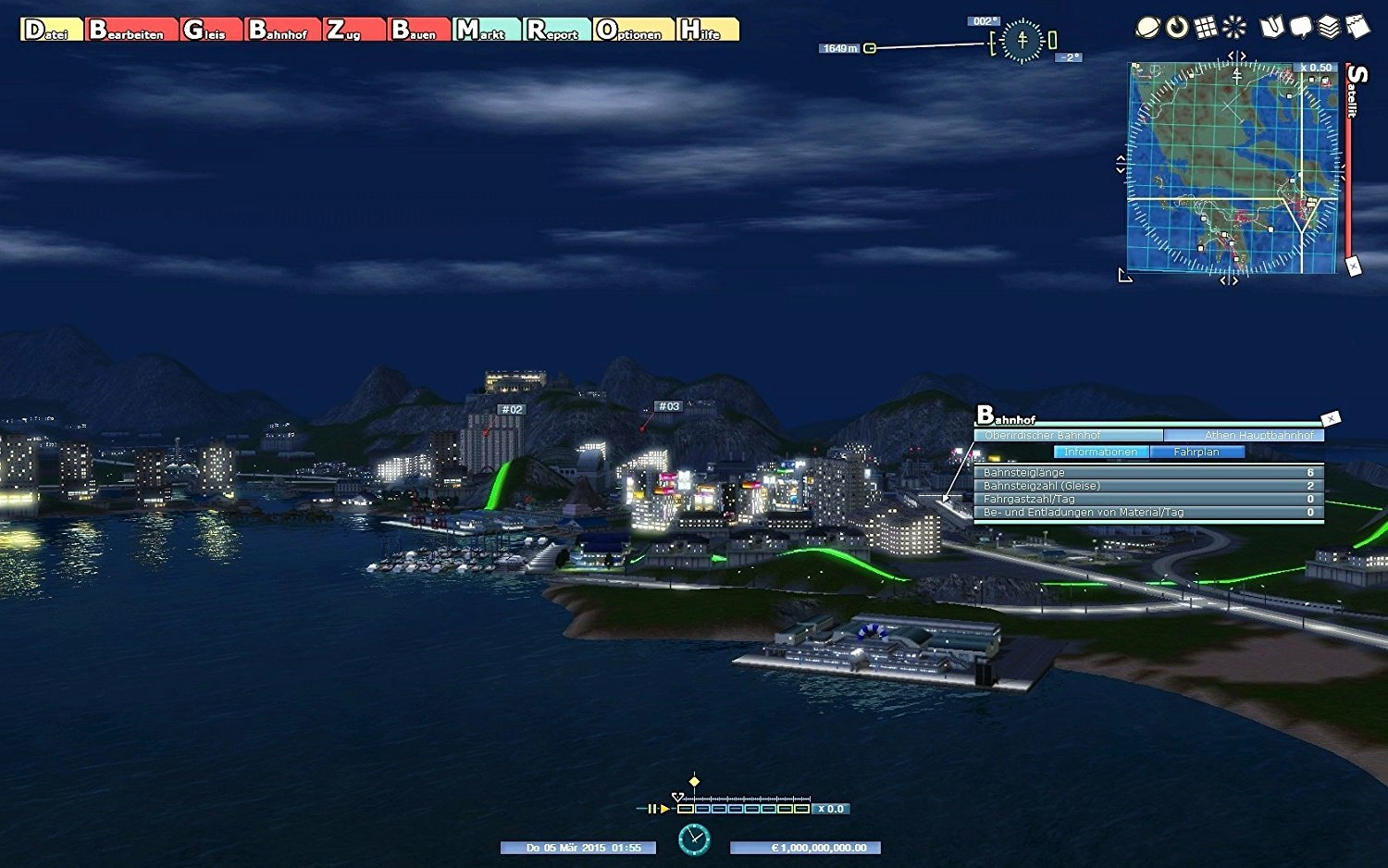Open the Bauen menu
The width and height of the screenshot is (1388, 868).
(419, 31)
